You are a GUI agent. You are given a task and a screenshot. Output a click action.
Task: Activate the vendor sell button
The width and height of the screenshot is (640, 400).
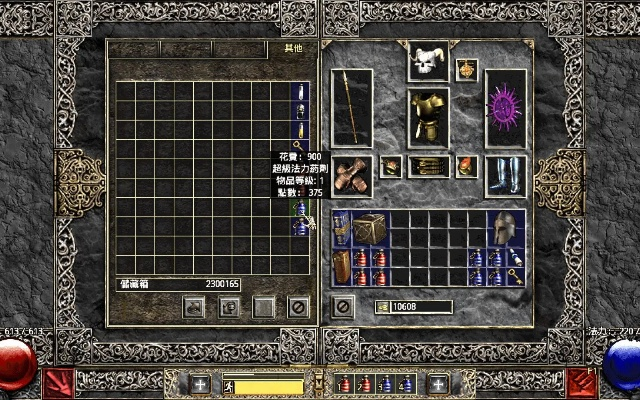click(227, 306)
